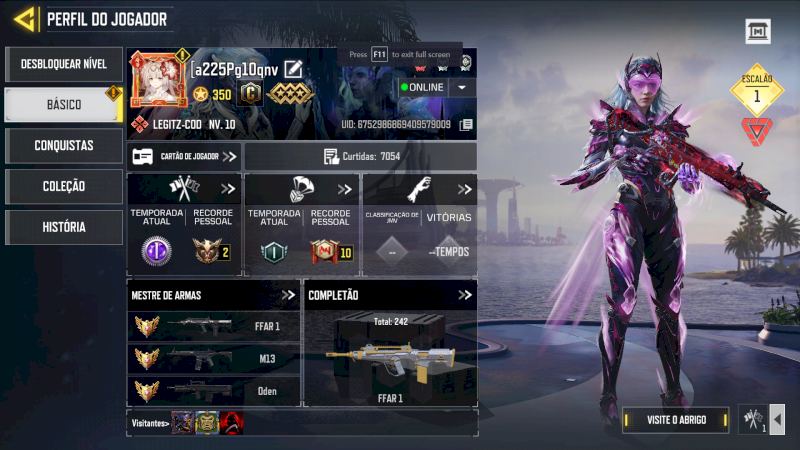Select the Oden weapon mastery row
This screenshot has height=450, width=800.
pyautogui.click(x=215, y=391)
